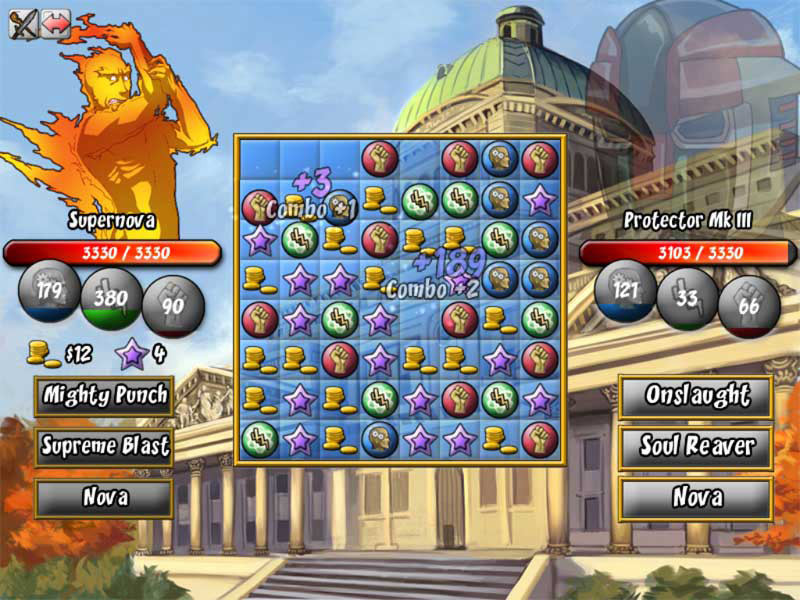Click Protector Mk III's Nova button

pyautogui.click(x=696, y=497)
